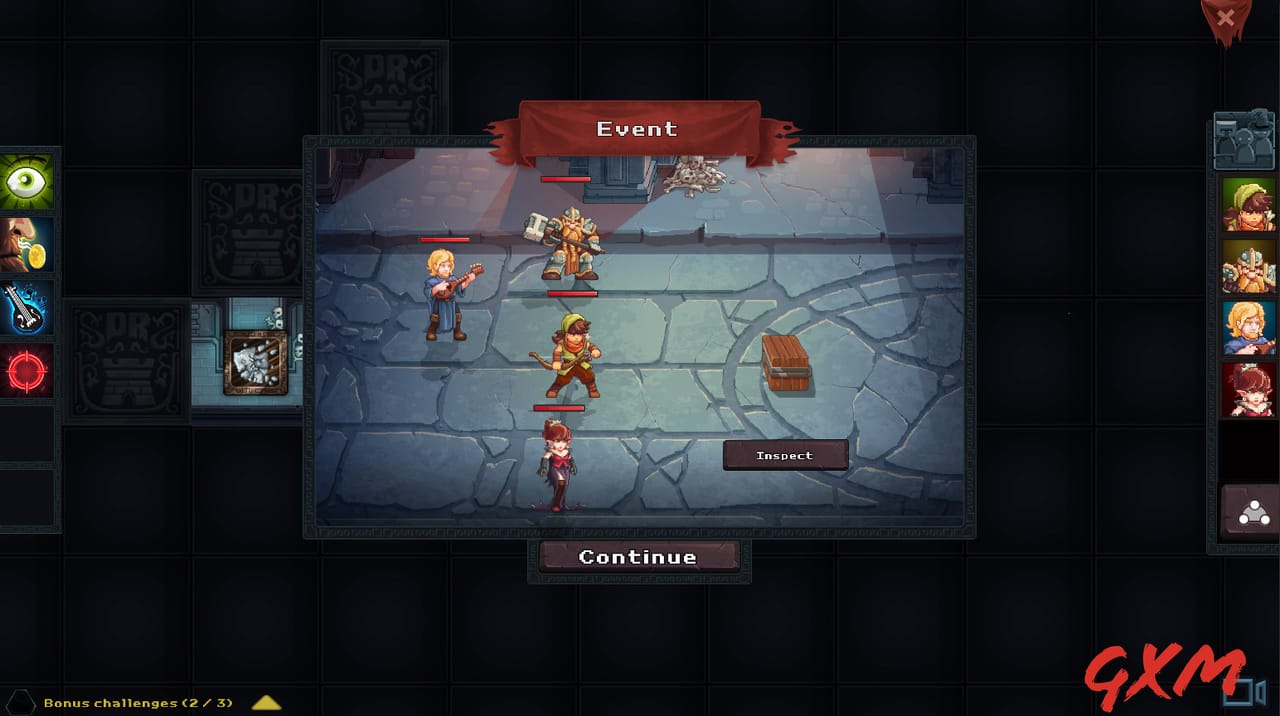Open the party roster panel icon

point(1243,141)
